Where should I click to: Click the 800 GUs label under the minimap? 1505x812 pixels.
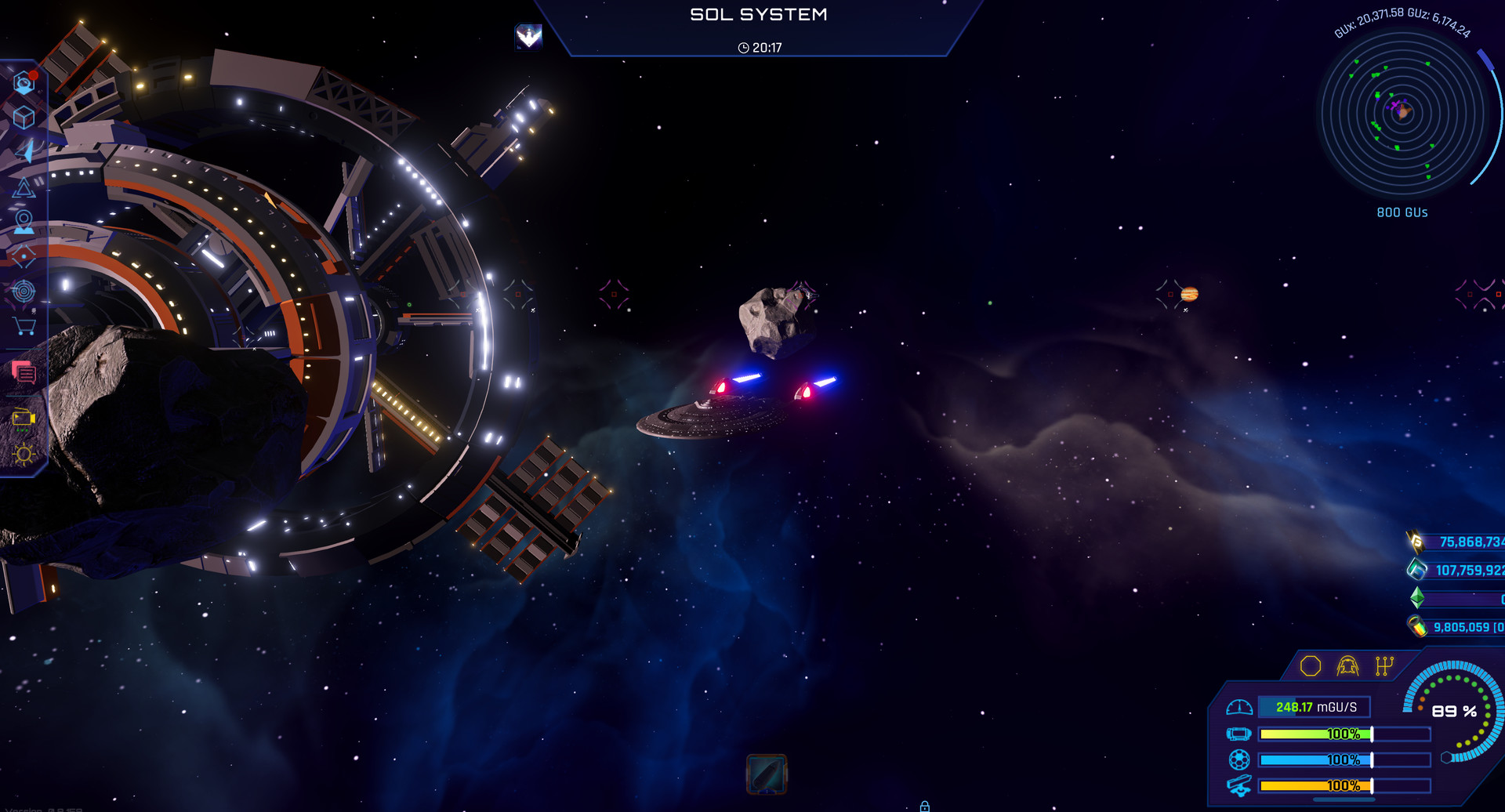click(1401, 212)
